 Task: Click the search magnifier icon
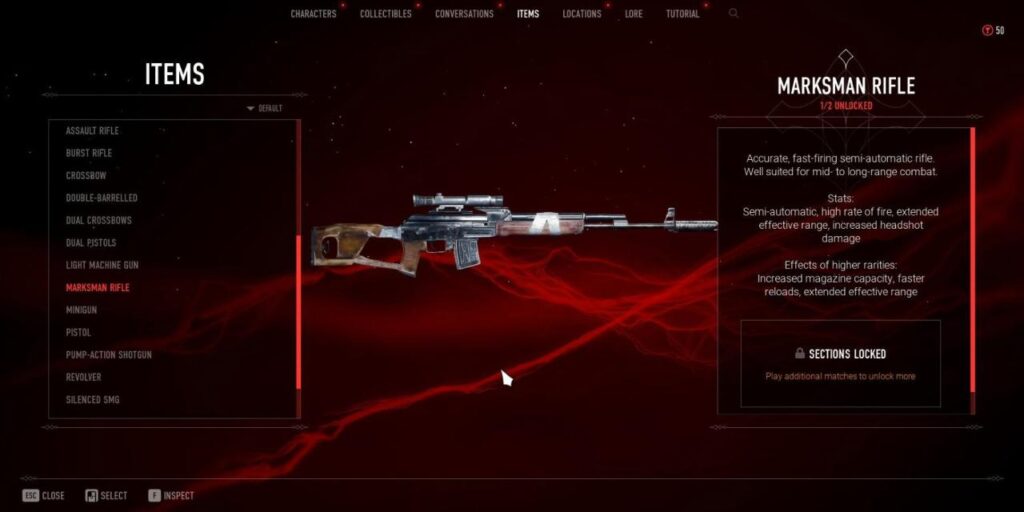tap(734, 14)
